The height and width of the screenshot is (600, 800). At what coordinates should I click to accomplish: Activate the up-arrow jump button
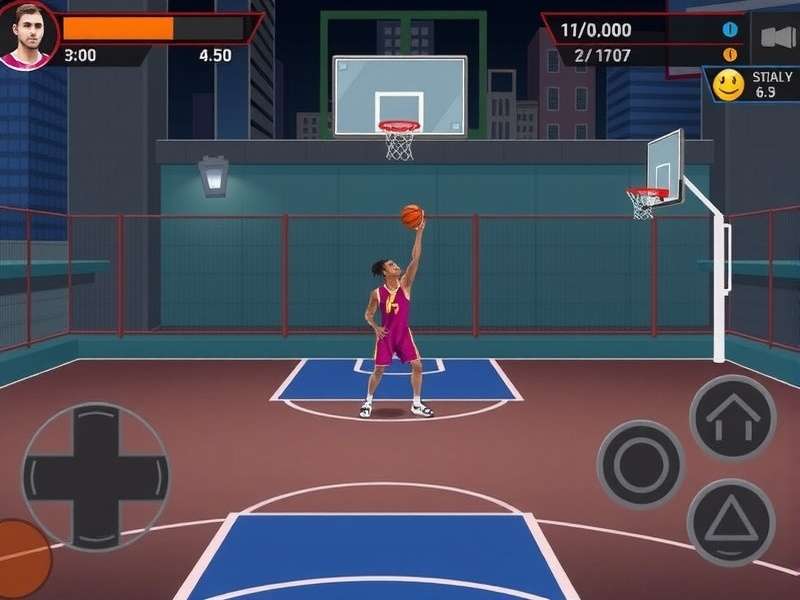pyautogui.click(x=733, y=417)
